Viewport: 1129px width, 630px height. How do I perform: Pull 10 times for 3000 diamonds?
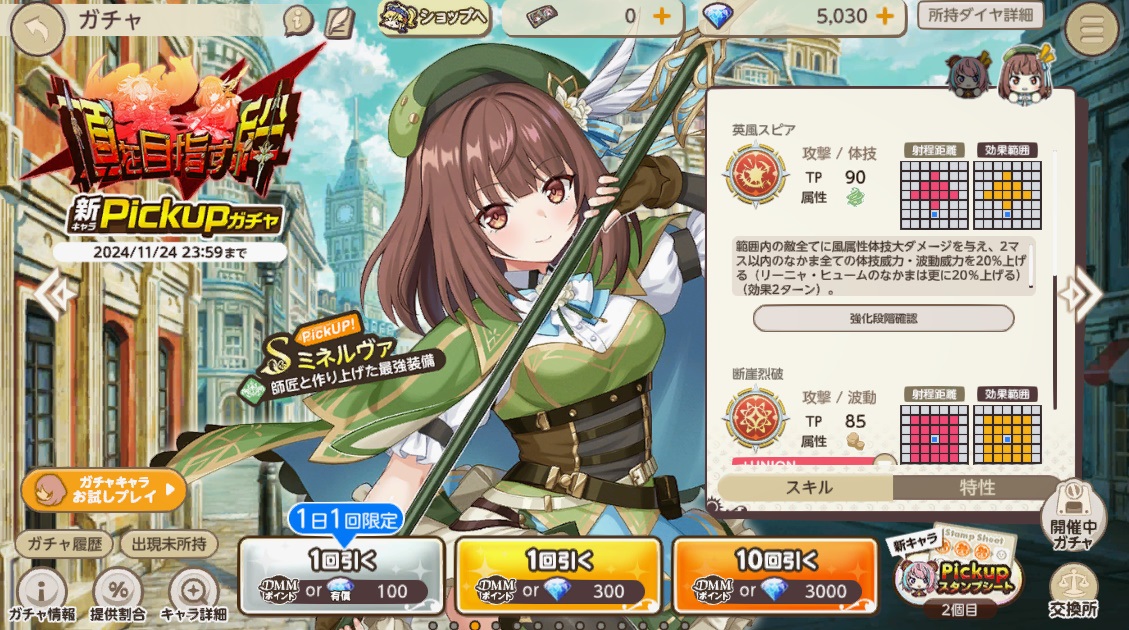click(774, 575)
